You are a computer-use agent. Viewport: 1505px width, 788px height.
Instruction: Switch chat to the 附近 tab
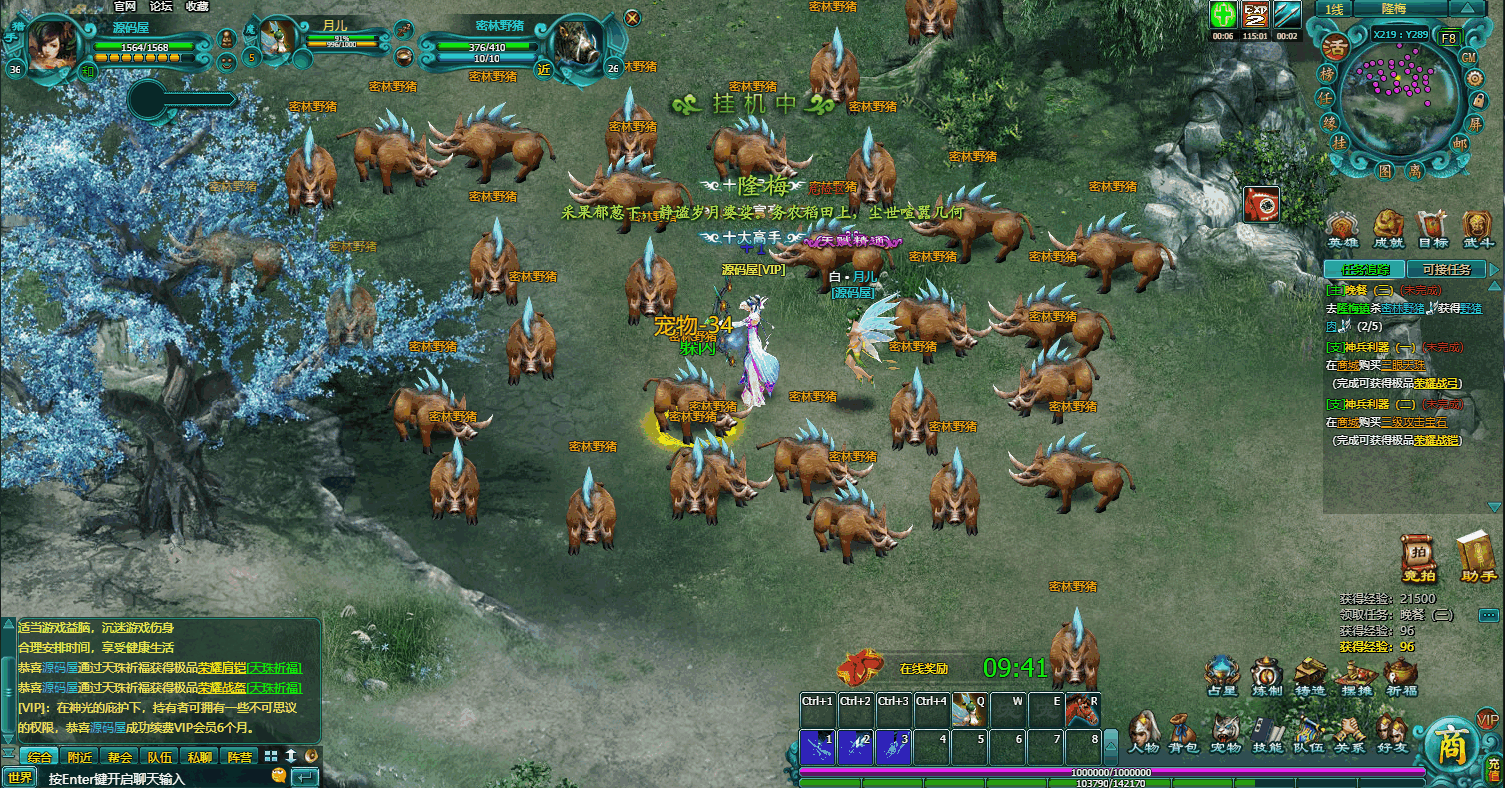[80, 757]
